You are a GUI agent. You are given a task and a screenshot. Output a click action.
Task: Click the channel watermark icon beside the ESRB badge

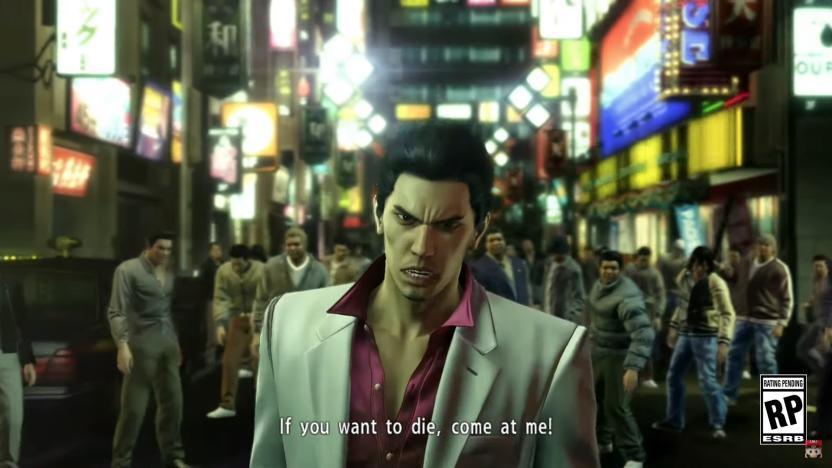(814, 449)
